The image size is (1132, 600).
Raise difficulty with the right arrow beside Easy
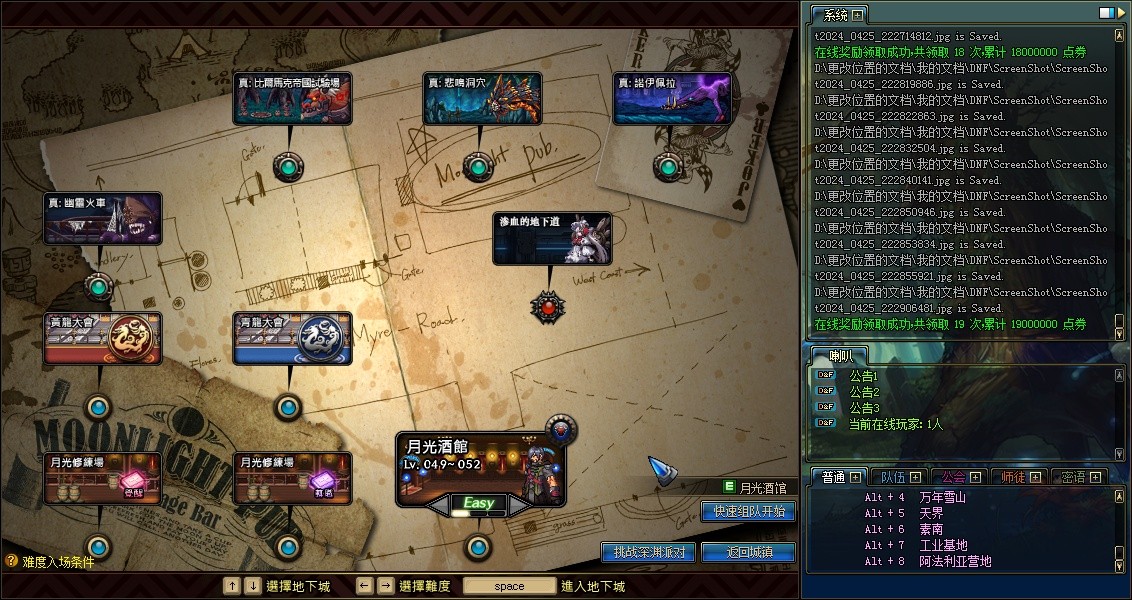tap(519, 507)
